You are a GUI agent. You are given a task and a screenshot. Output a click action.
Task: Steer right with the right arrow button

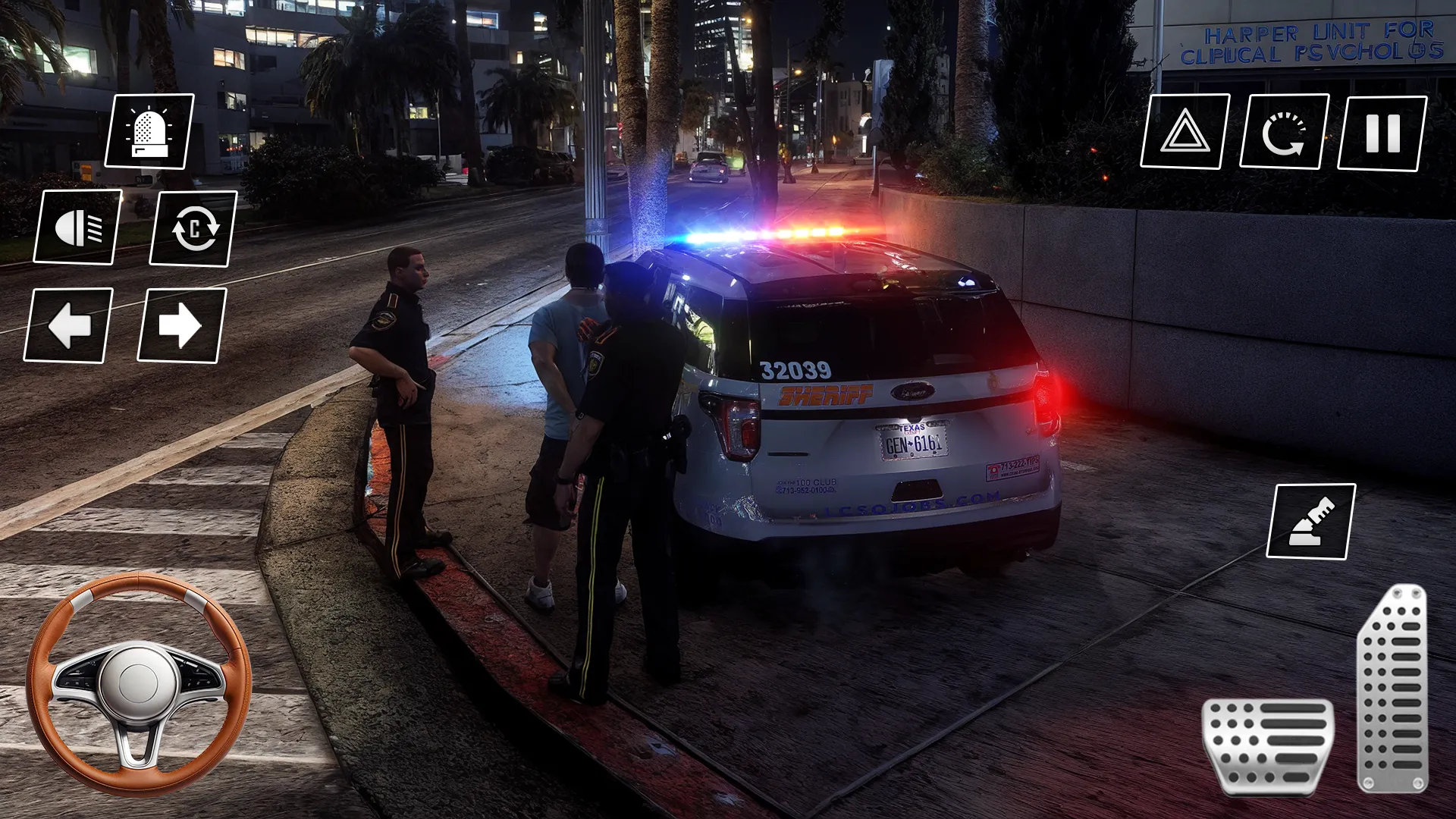tap(181, 325)
